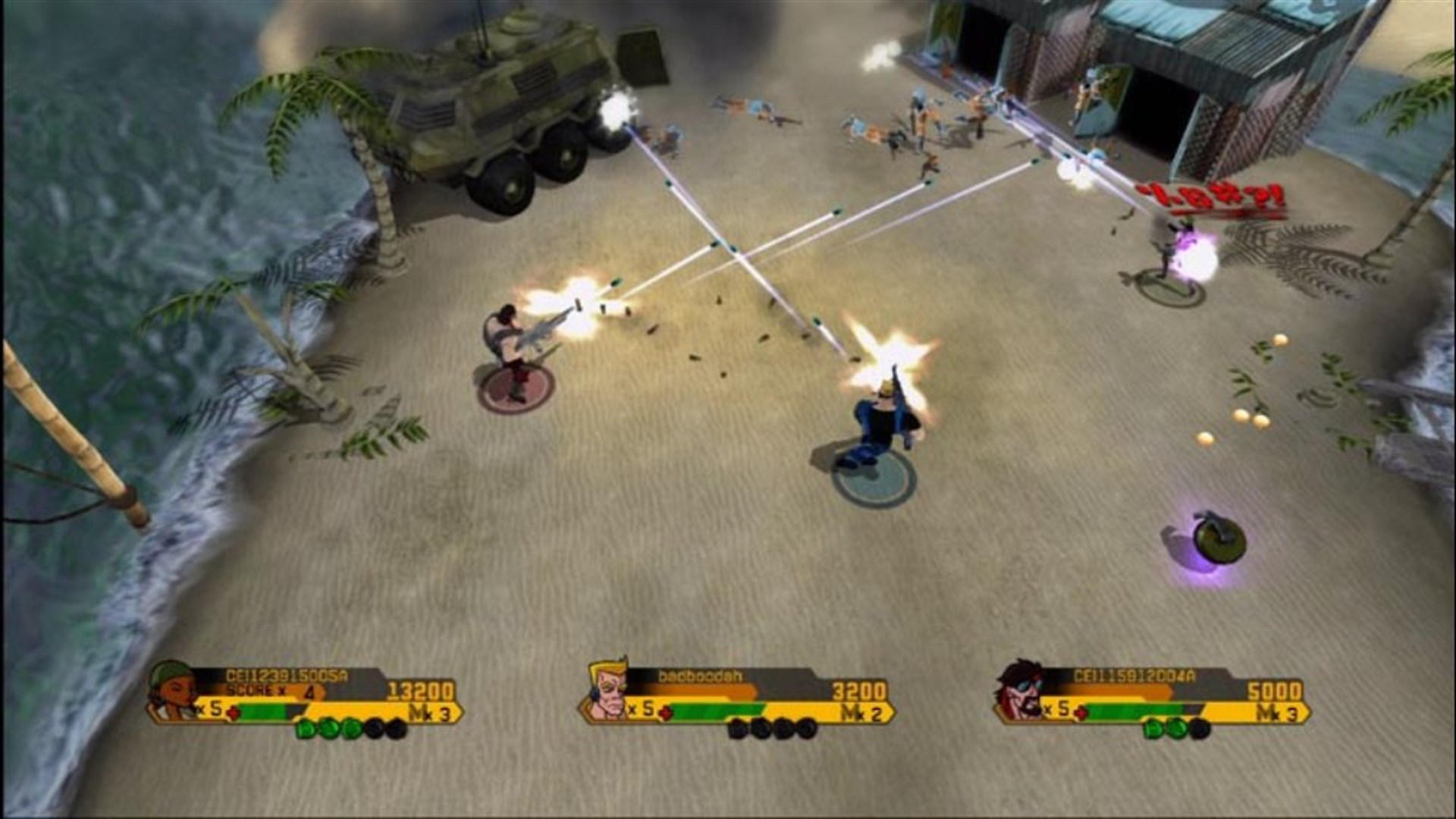Click the red health cross icon in the left HUD
The height and width of the screenshot is (819, 1456).
[234, 711]
